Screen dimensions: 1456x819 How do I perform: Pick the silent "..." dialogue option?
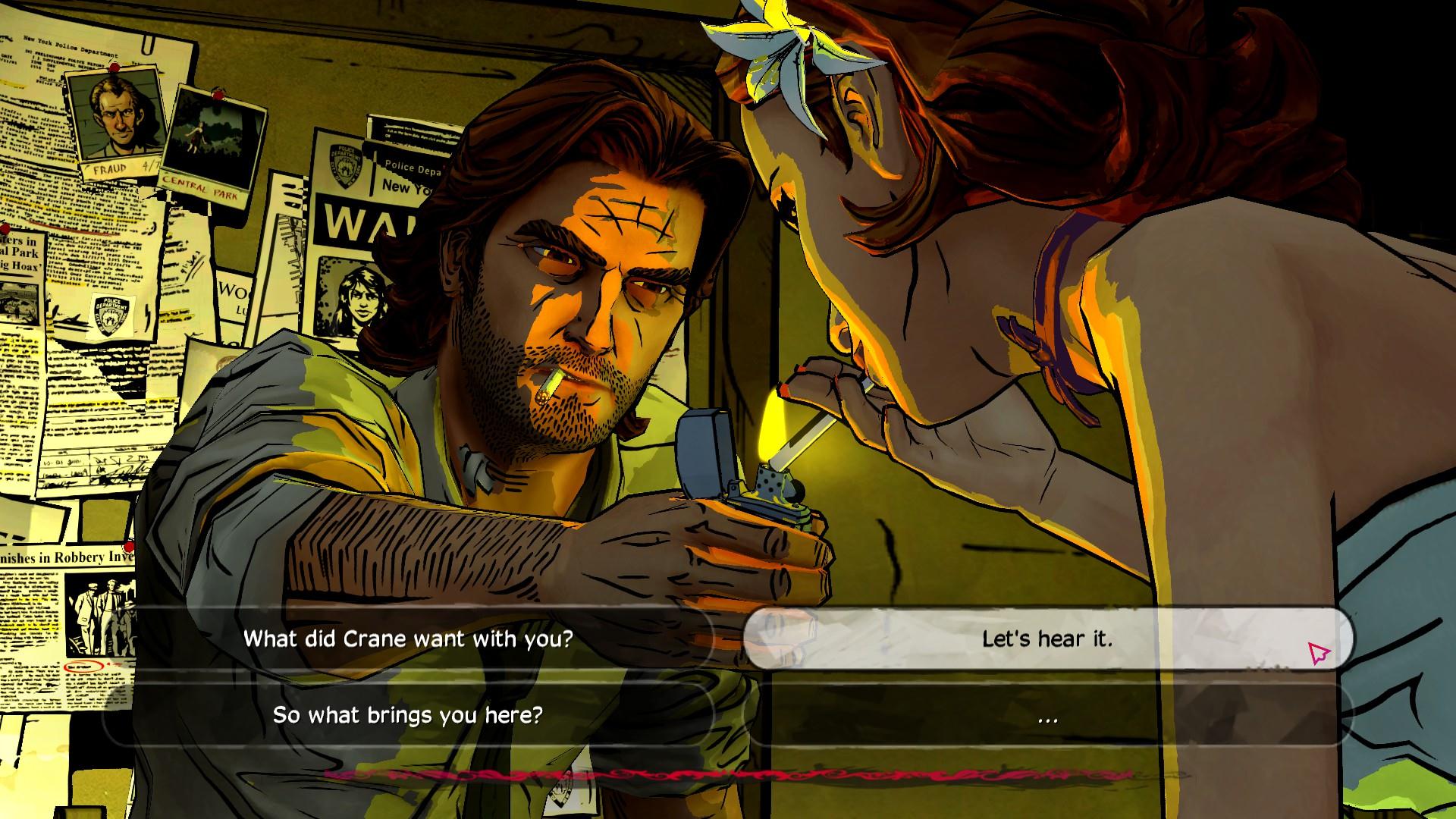tap(1046, 715)
